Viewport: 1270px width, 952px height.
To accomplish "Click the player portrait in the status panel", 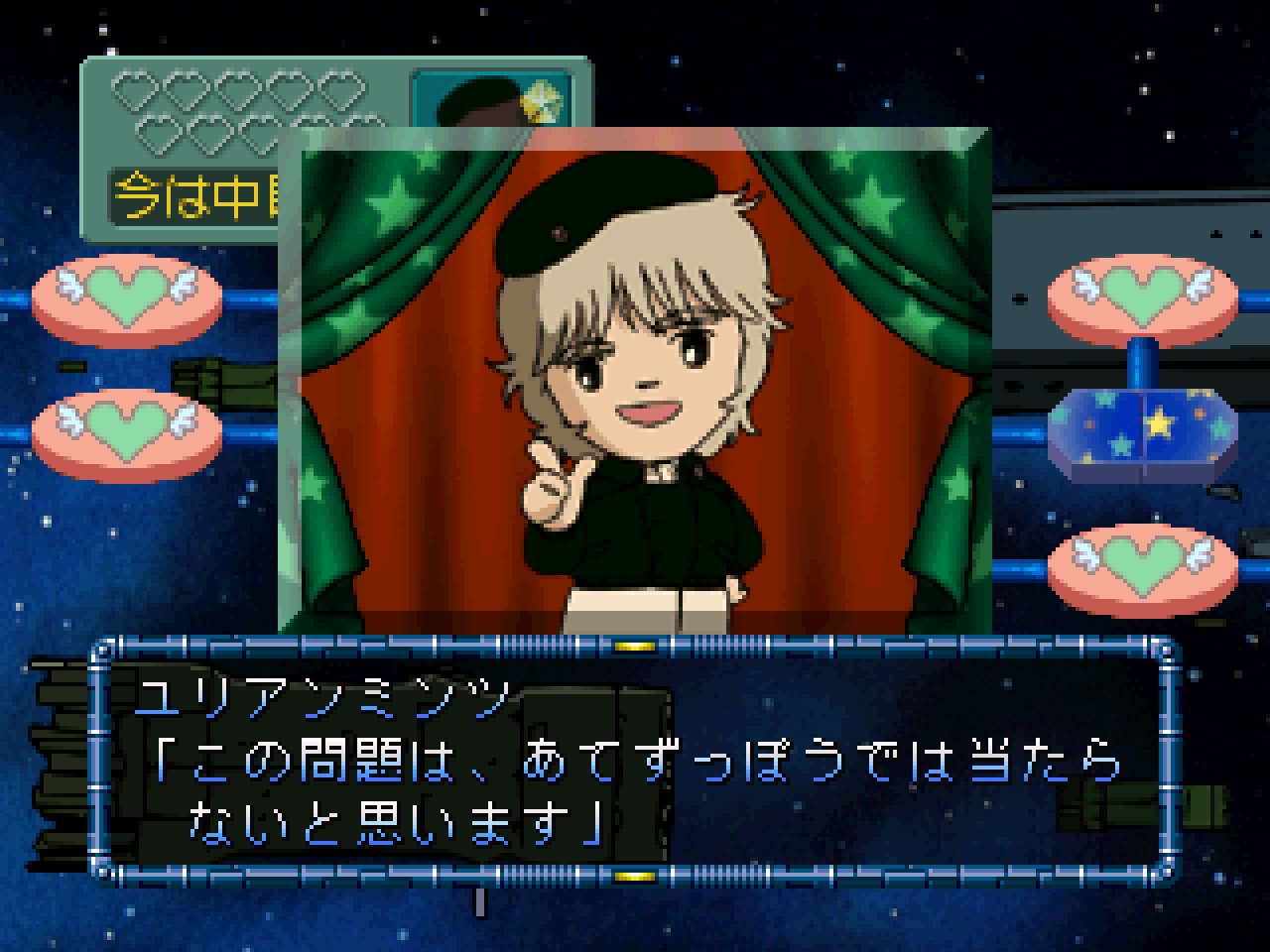I will [493, 97].
